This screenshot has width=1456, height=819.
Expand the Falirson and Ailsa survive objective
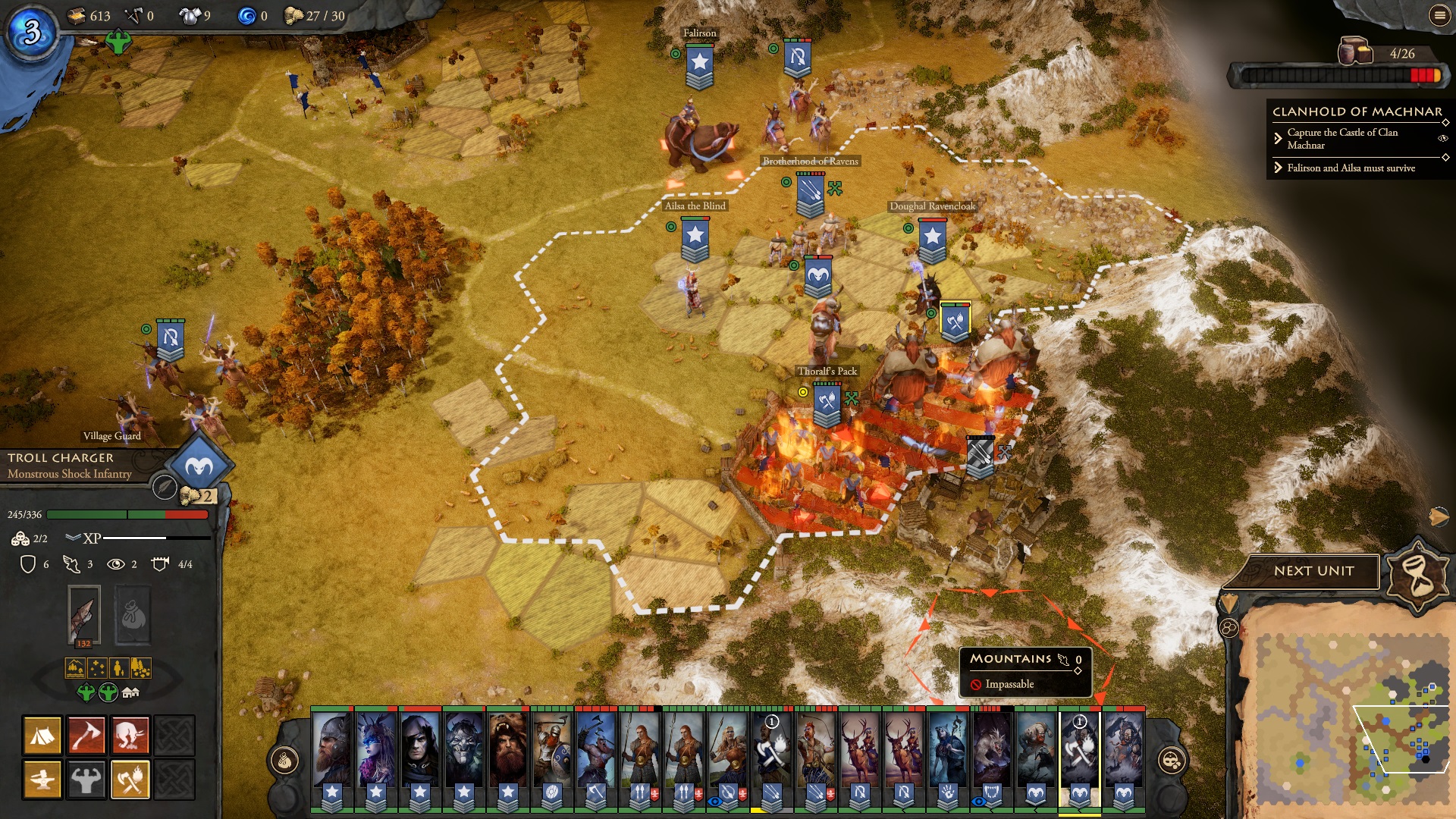coord(1351,168)
